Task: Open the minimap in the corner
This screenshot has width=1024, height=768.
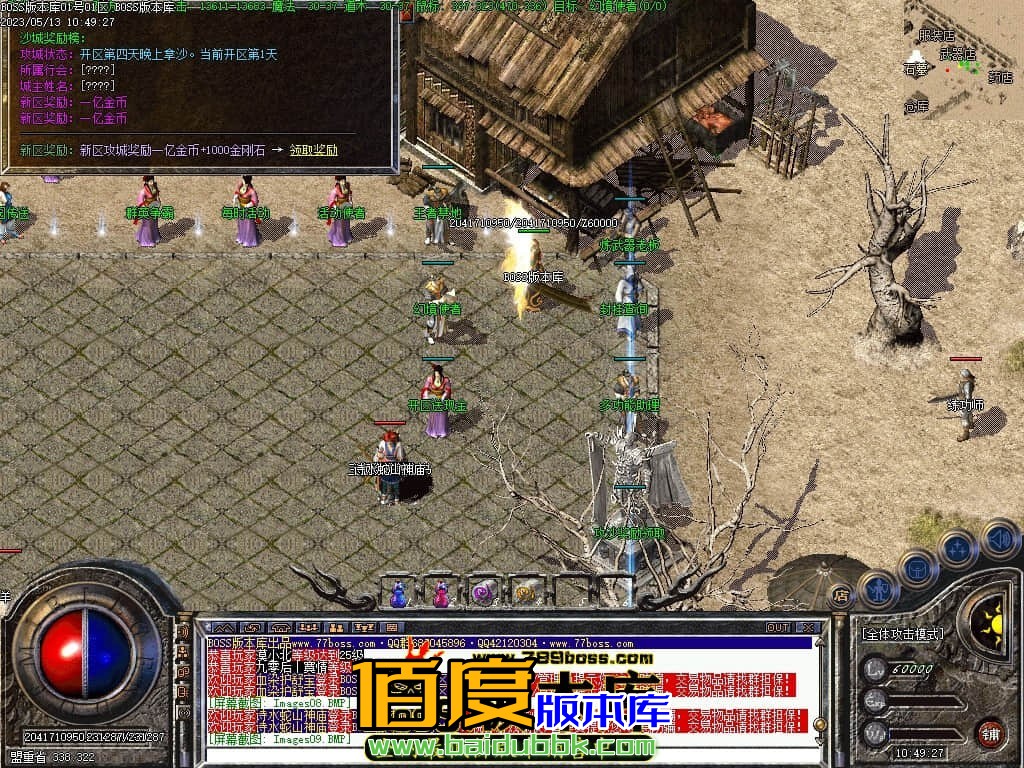Action: (963, 60)
